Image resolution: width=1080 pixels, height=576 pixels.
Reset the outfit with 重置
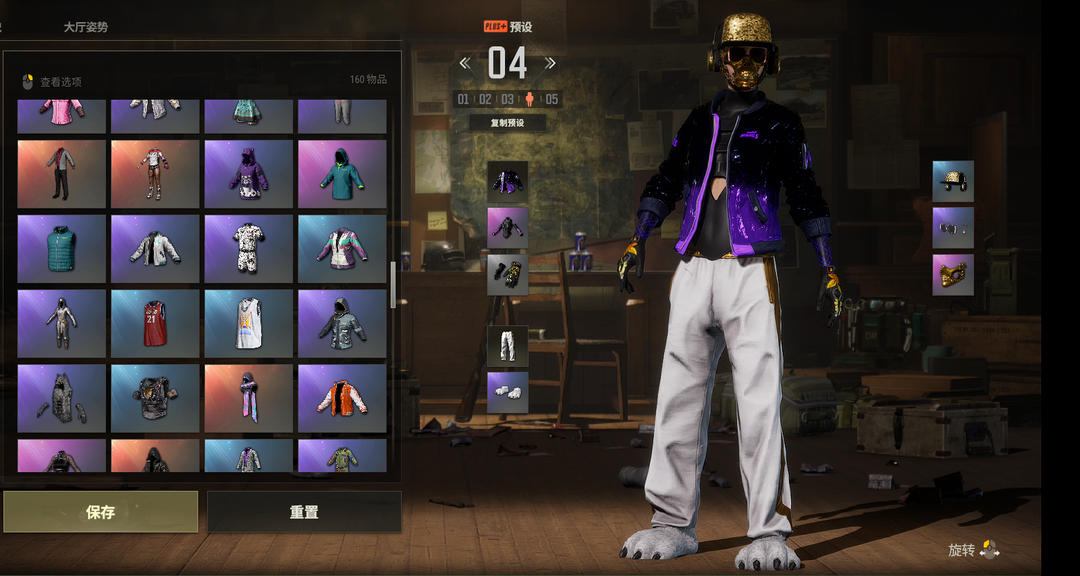(x=304, y=512)
